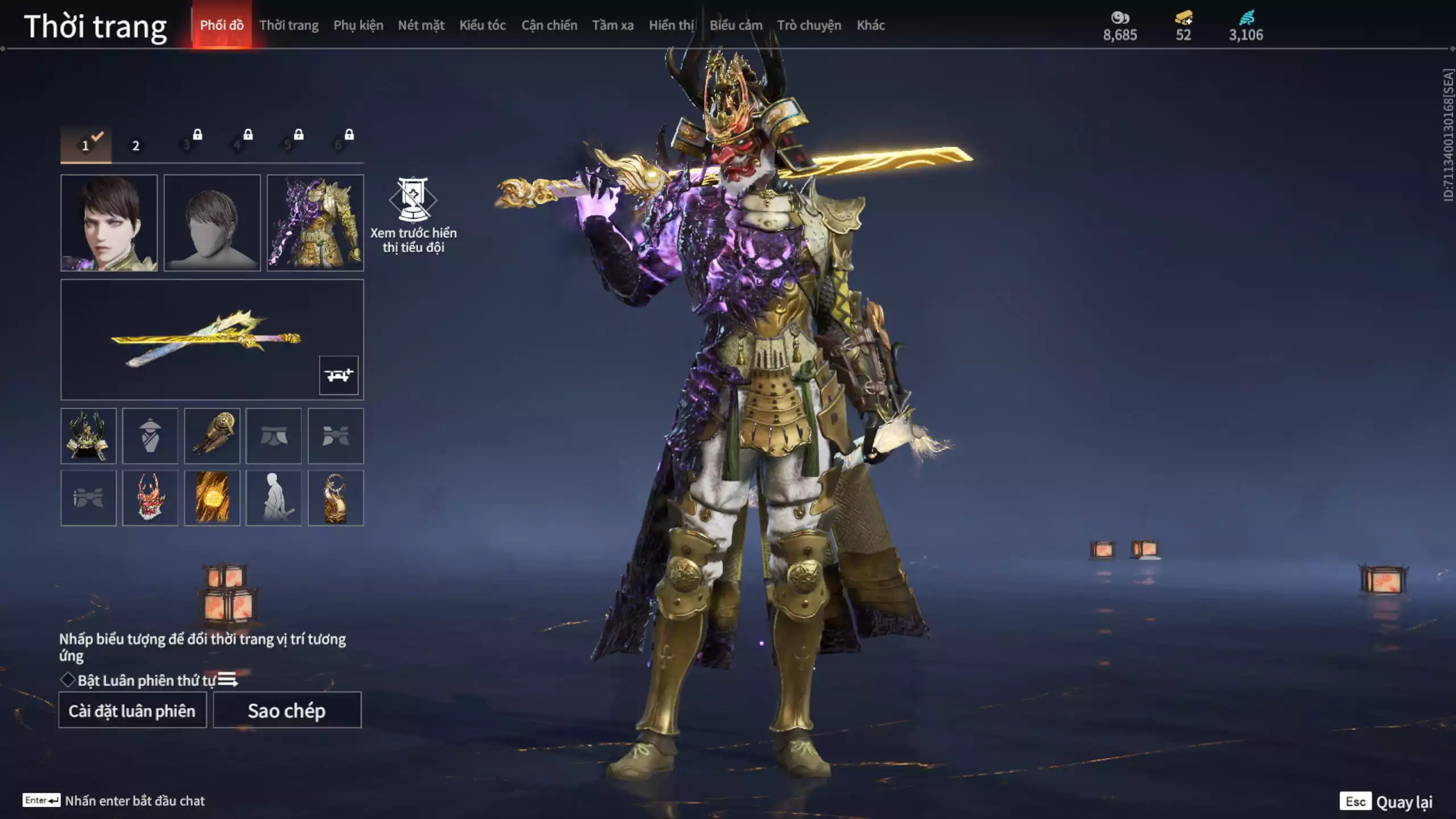1456x819 pixels.
Task: Show the Biểu cảm tab
Action: (x=735, y=25)
